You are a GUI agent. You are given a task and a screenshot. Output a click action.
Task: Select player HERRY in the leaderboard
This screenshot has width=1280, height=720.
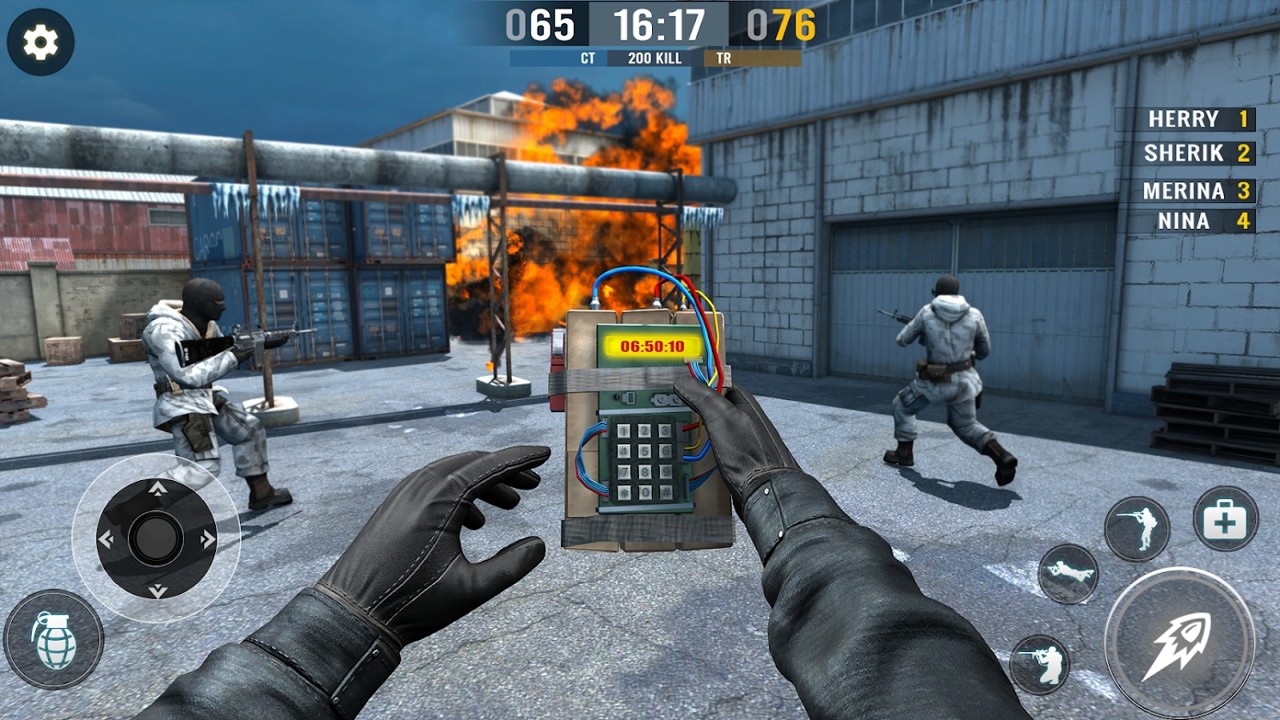click(x=1186, y=119)
